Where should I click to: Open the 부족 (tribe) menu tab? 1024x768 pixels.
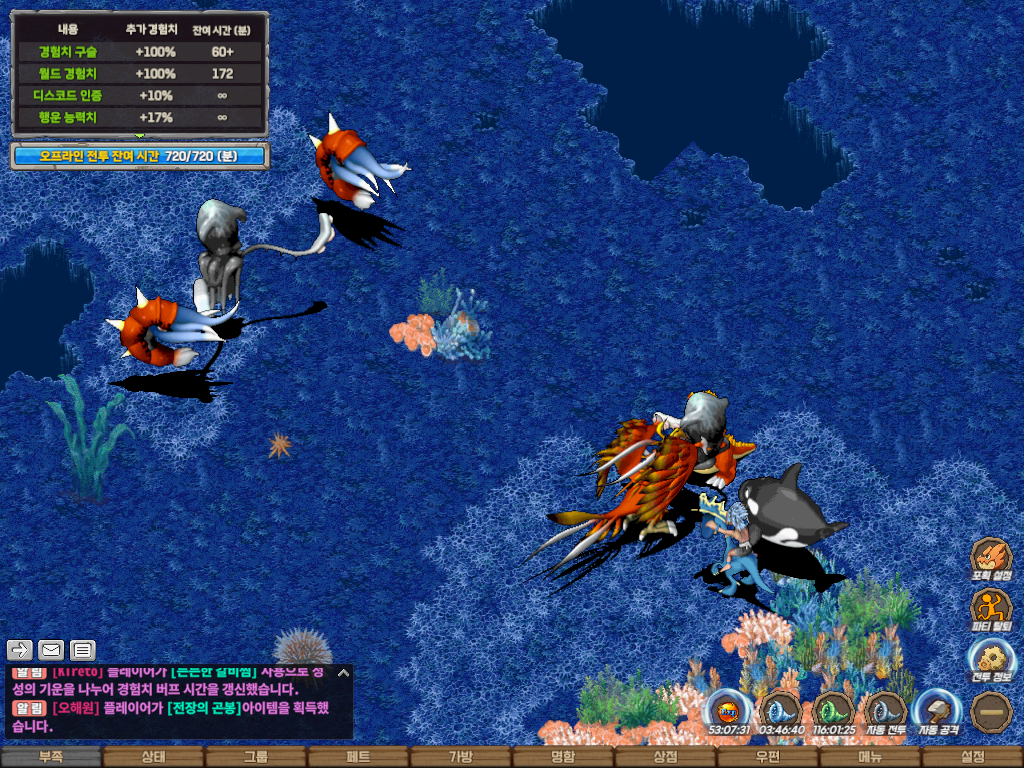pos(51,757)
